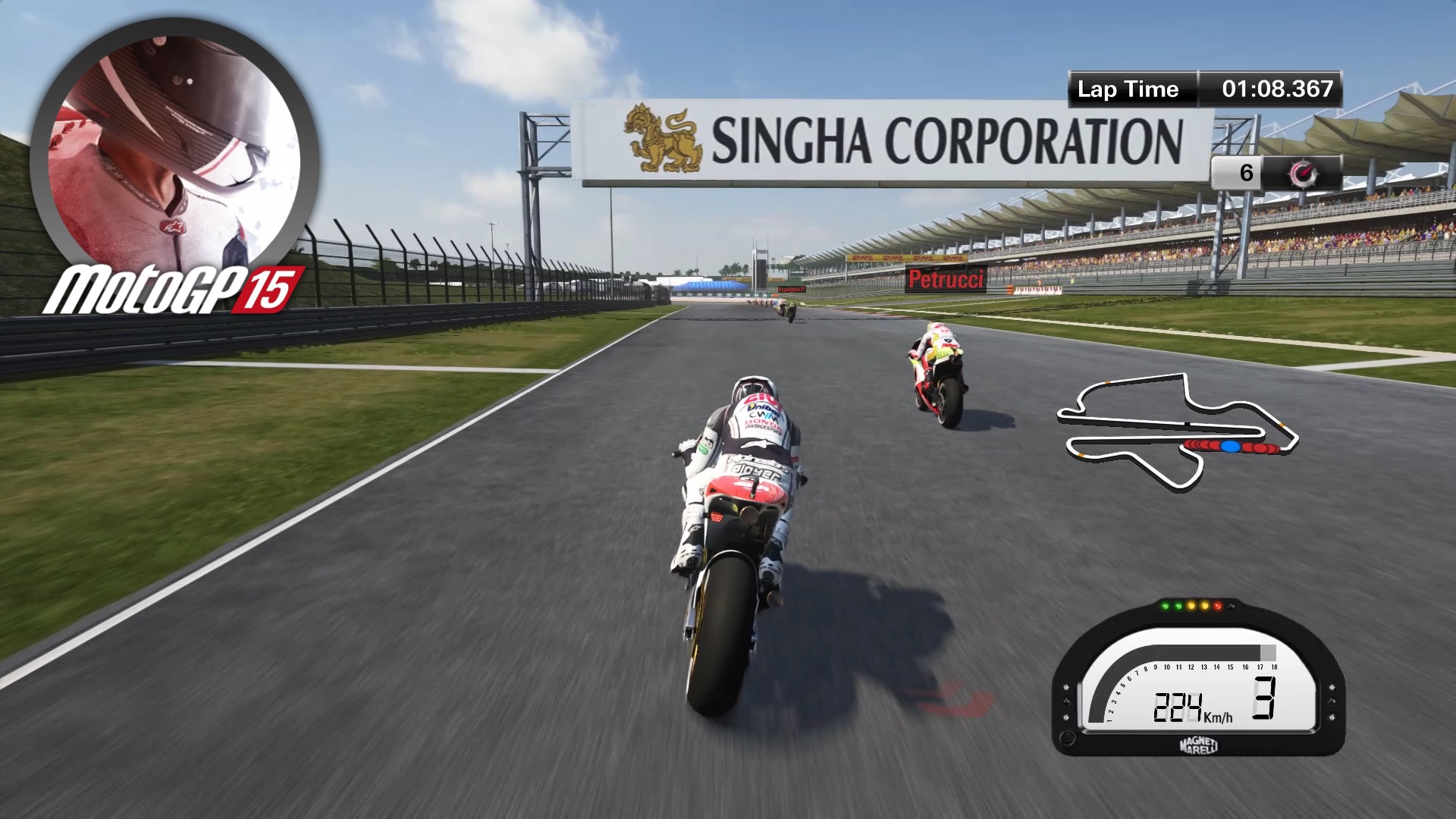Open the position 6 indicator panel
1456x819 pixels.
point(1247,172)
